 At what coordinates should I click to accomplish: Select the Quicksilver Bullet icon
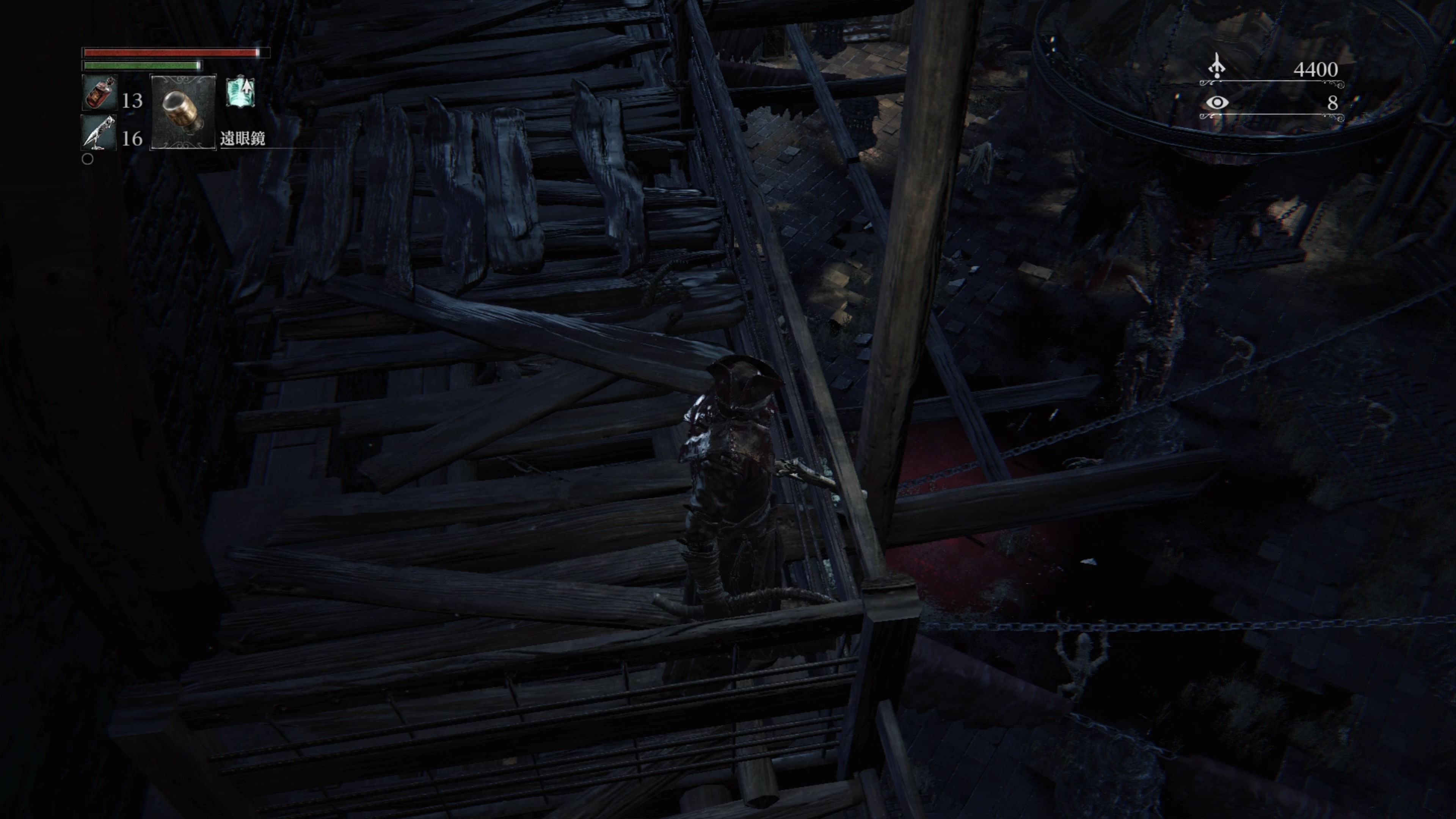click(x=98, y=133)
